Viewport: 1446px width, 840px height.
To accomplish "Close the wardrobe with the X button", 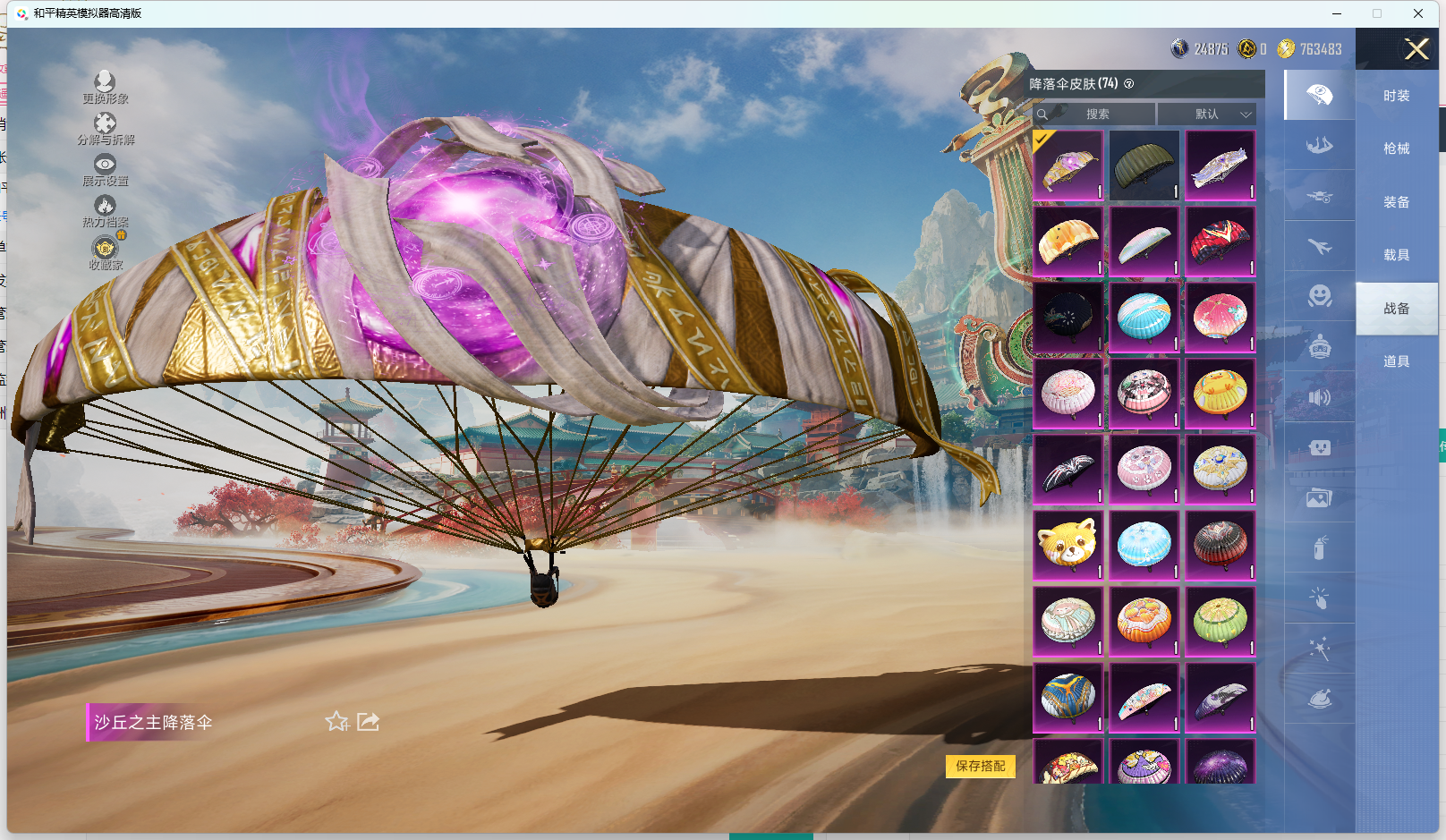I will 1416,49.
